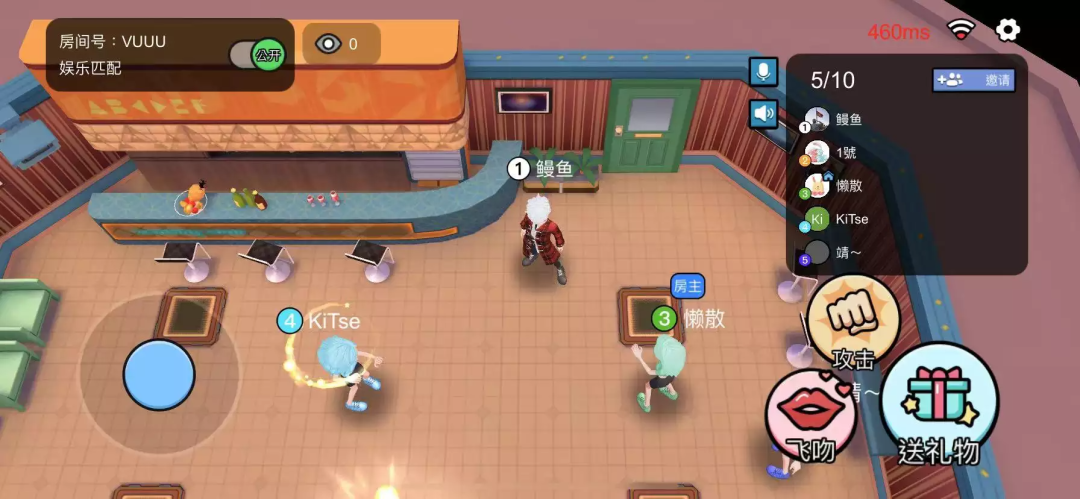Click the 邀请 invite button

point(973,80)
